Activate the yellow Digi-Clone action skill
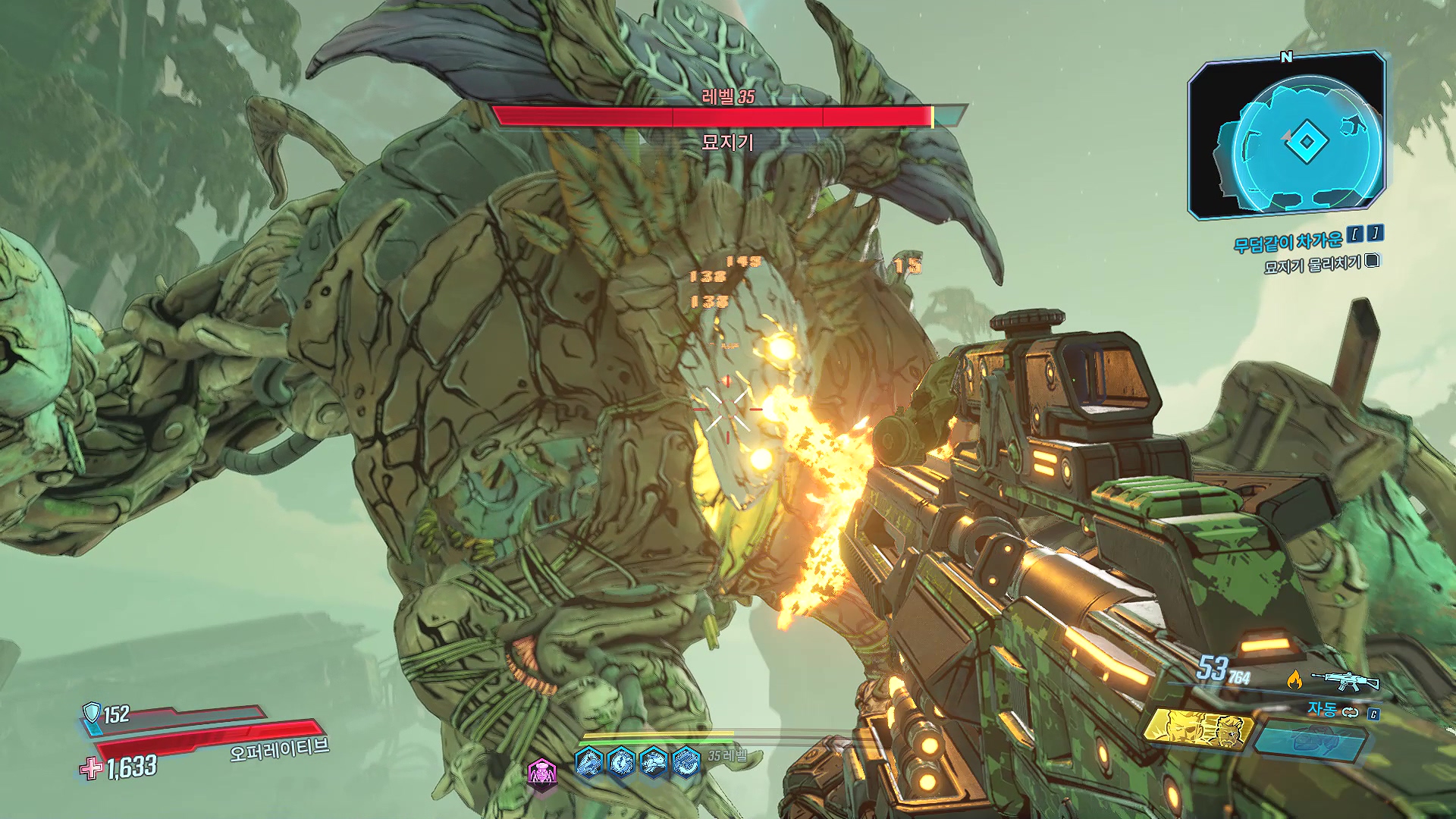The image size is (1456, 819). tap(1197, 728)
